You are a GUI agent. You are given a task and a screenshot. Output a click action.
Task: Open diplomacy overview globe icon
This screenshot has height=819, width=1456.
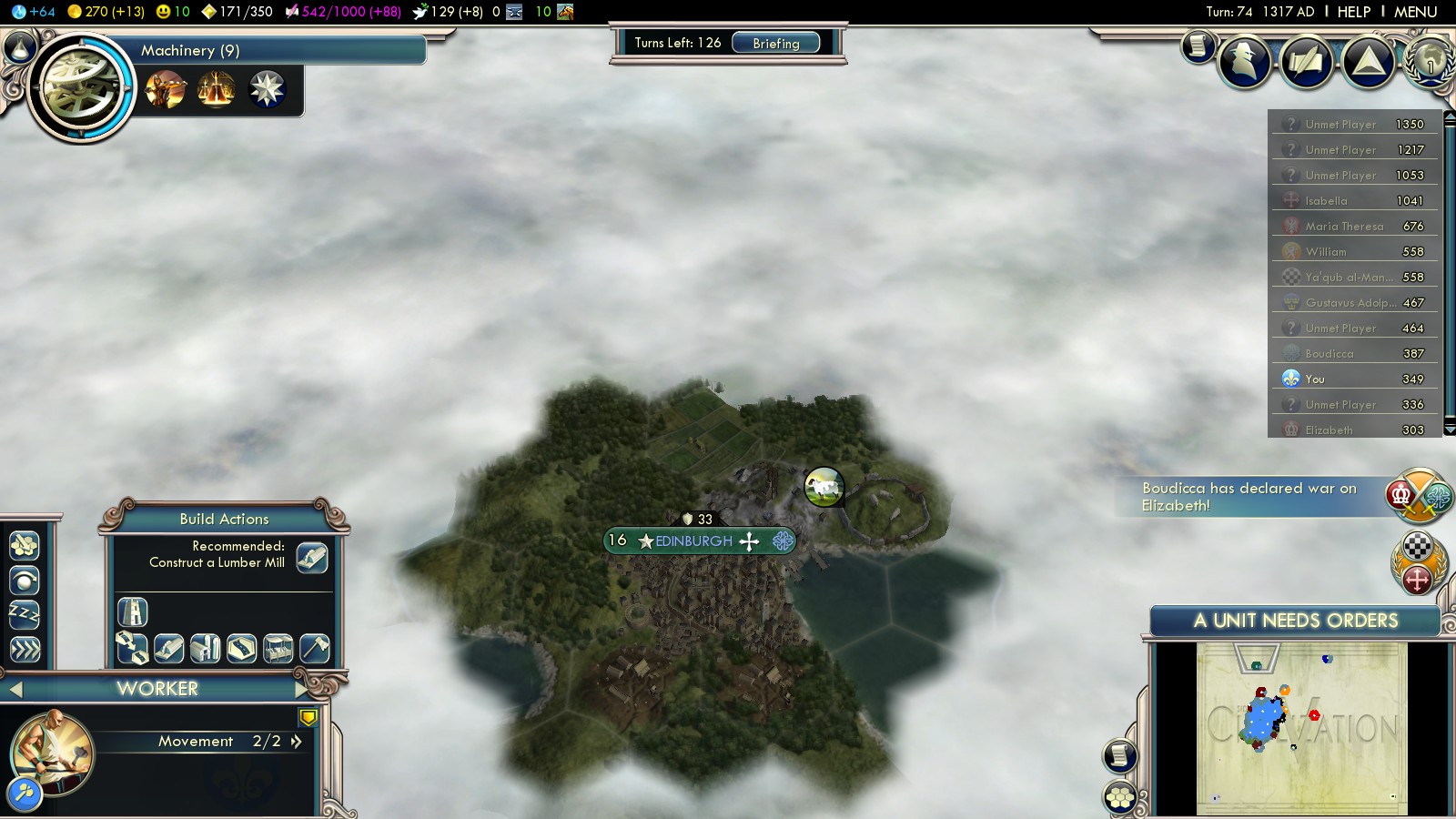click(1430, 62)
